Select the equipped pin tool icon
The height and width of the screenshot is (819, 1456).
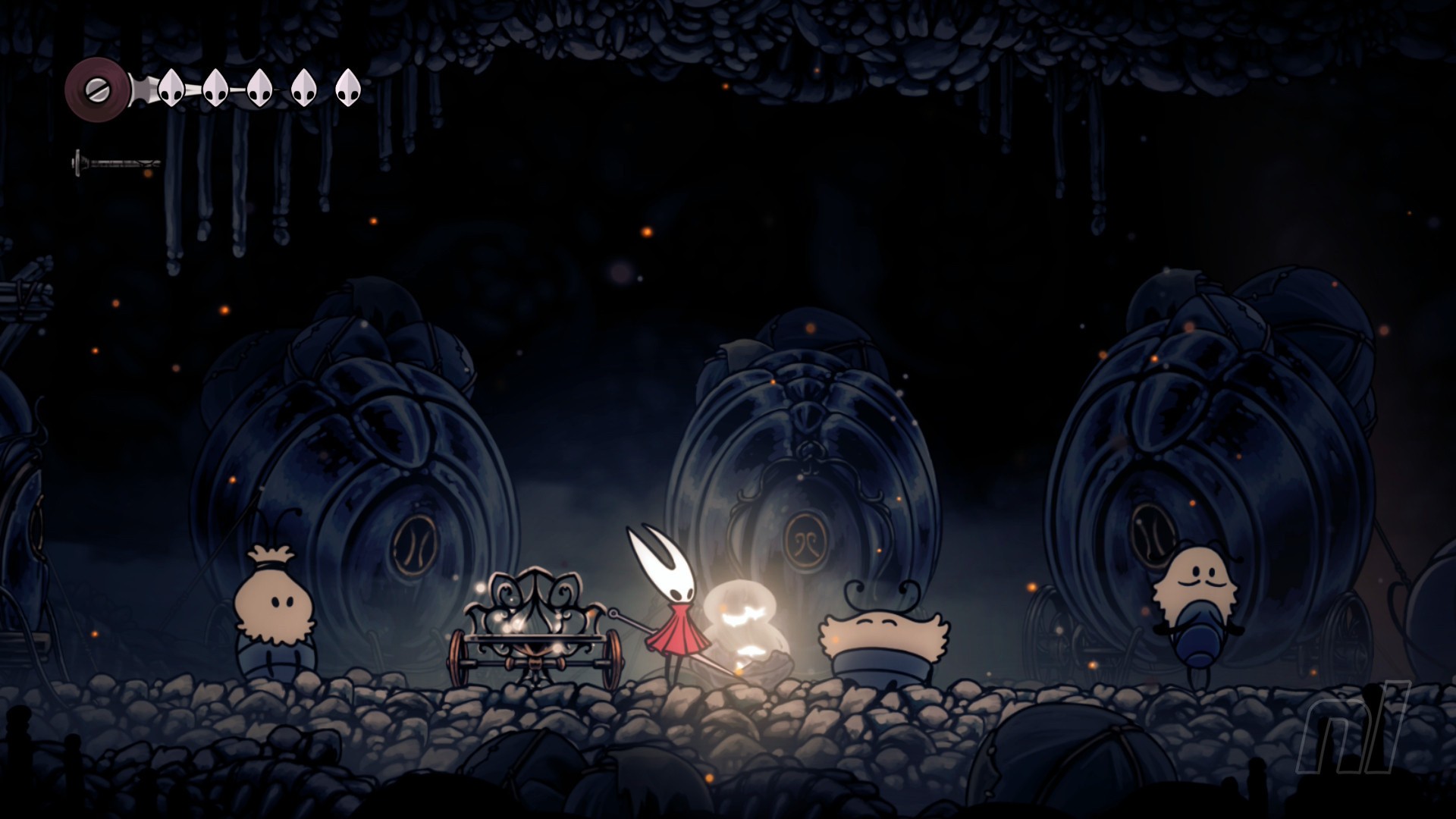(116, 163)
